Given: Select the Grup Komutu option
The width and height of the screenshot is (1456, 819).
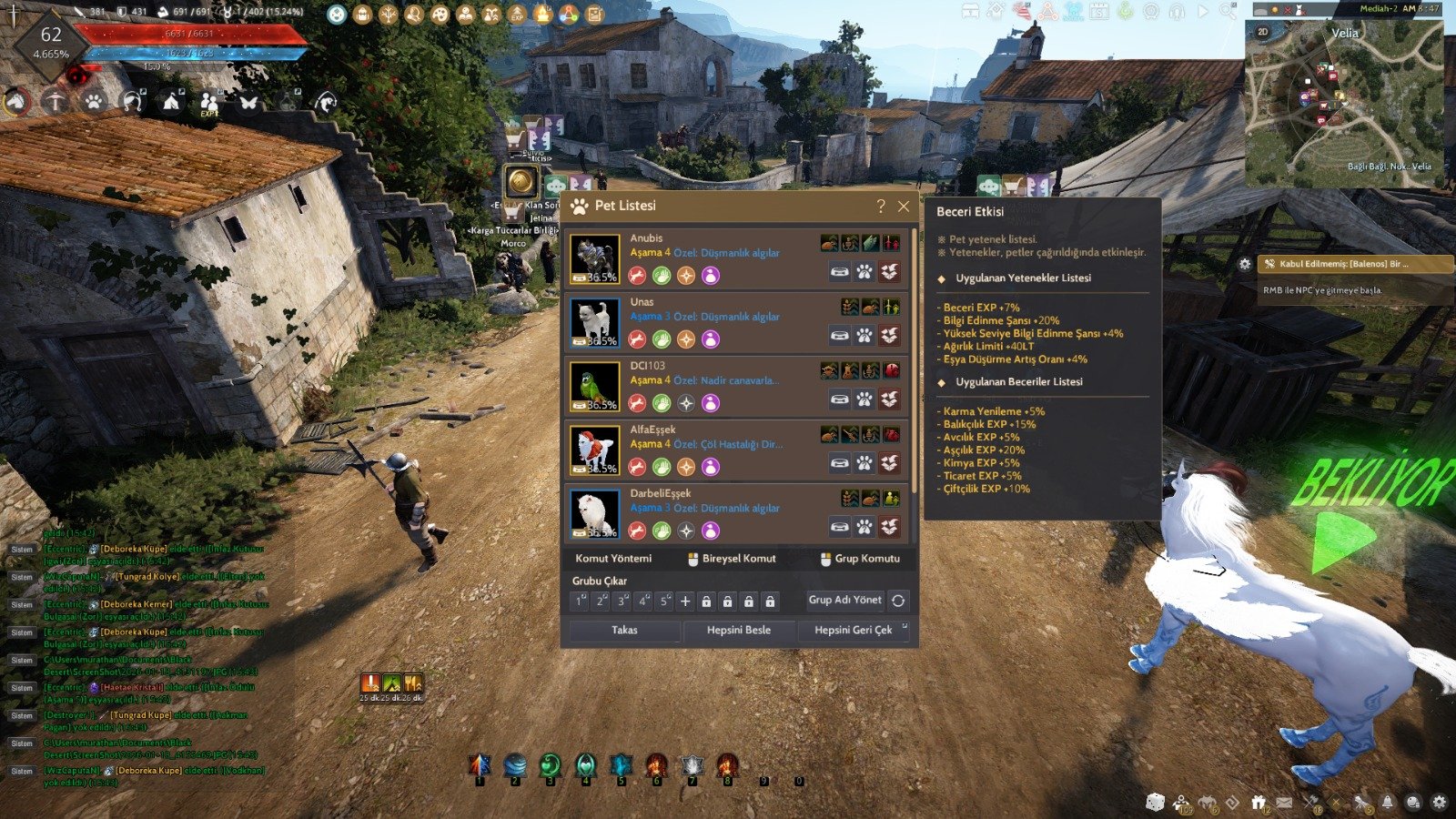Looking at the screenshot, I should pos(860,559).
